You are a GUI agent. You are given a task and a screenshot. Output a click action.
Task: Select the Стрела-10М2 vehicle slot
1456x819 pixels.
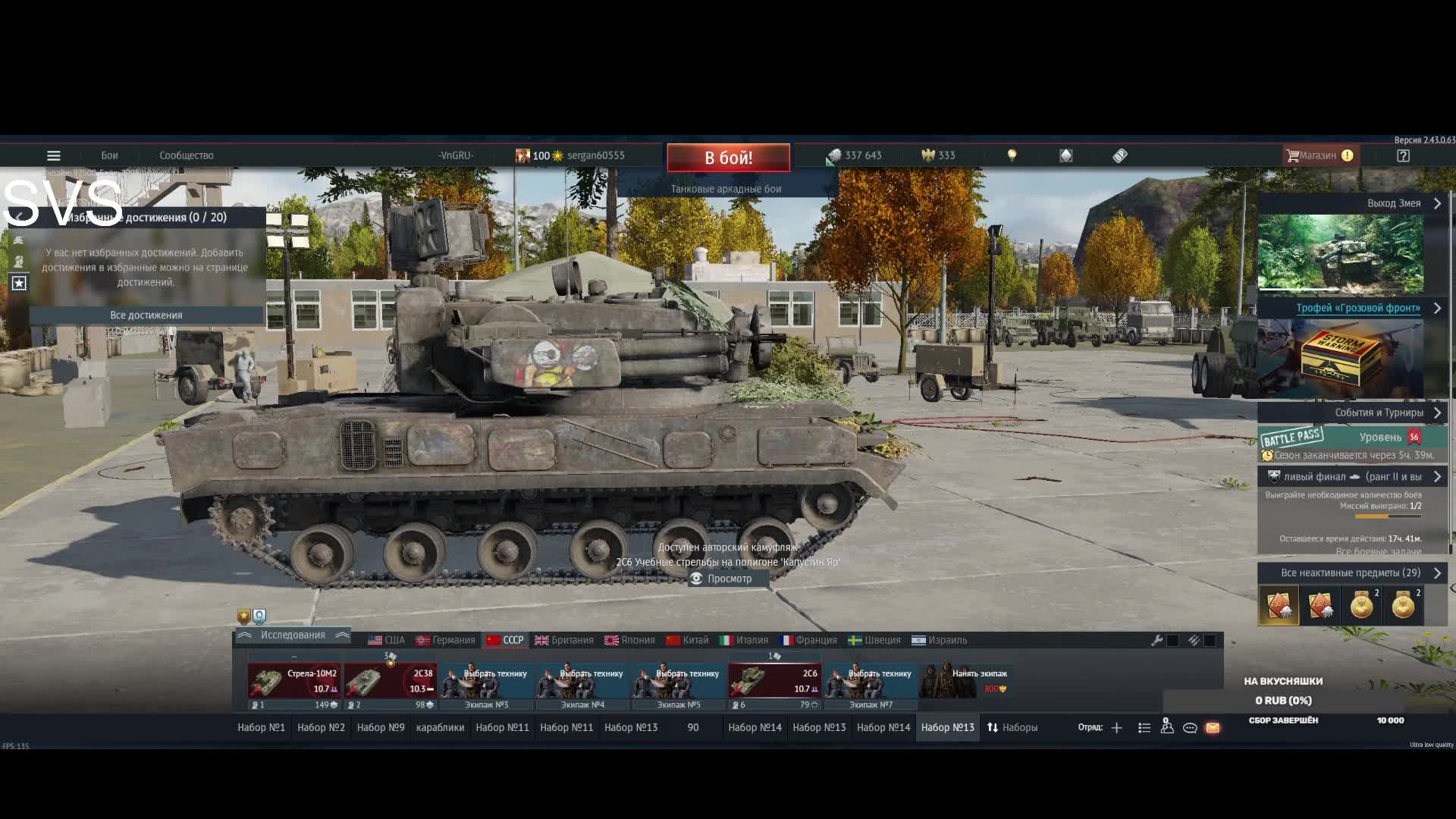(294, 681)
